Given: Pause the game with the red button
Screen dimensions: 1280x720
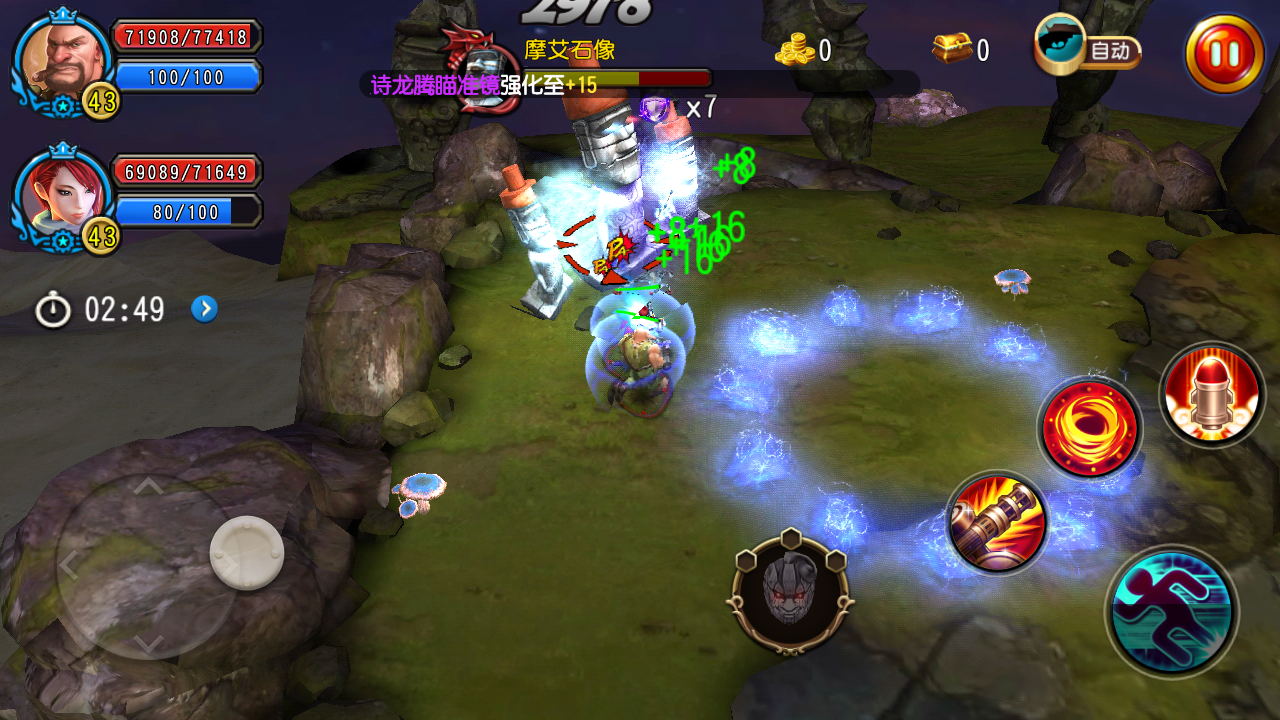Looking at the screenshot, I should pyautogui.click(x=1224, y=53).
